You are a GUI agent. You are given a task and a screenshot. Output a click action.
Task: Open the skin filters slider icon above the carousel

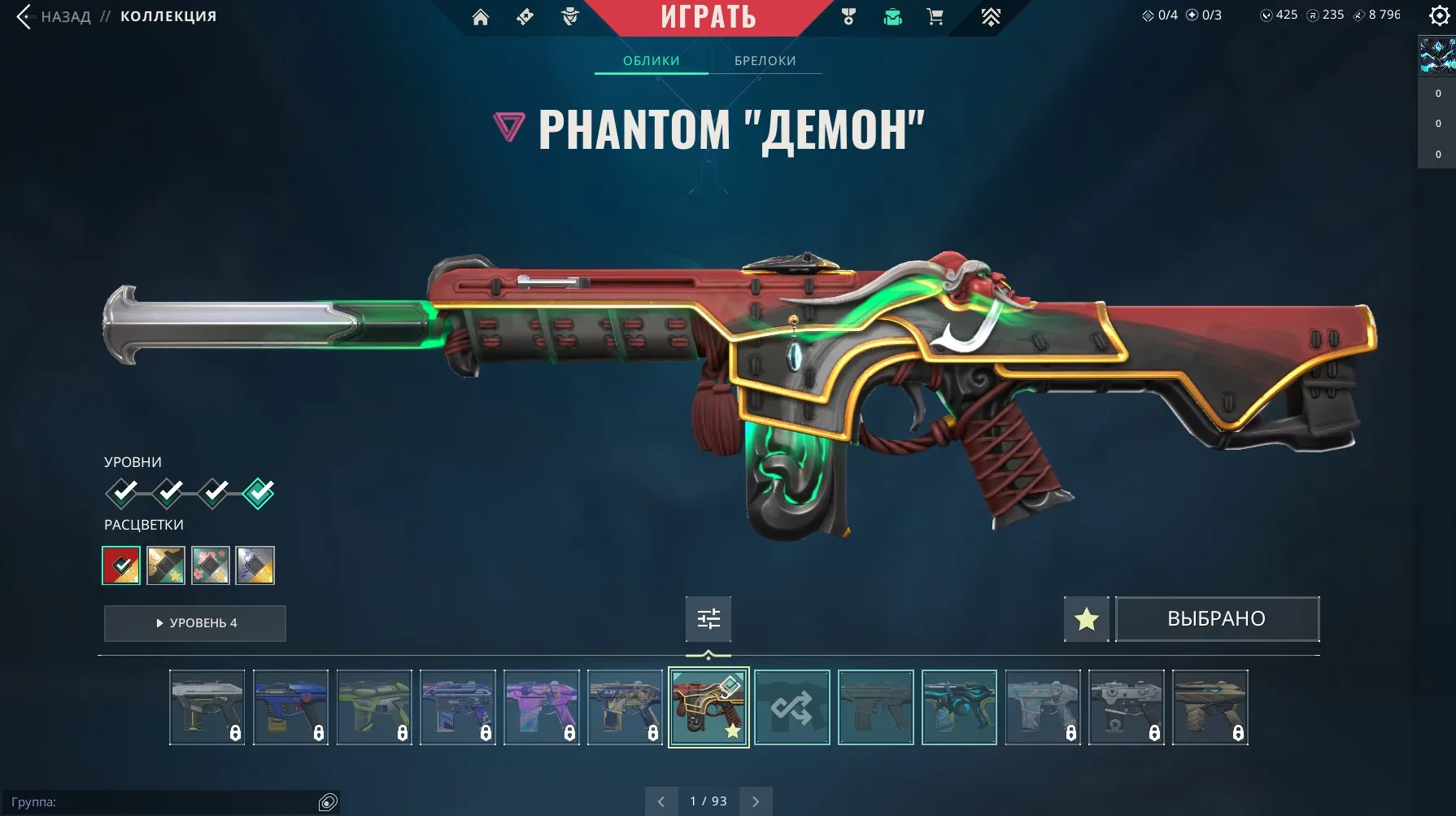[x=708, y=618]
